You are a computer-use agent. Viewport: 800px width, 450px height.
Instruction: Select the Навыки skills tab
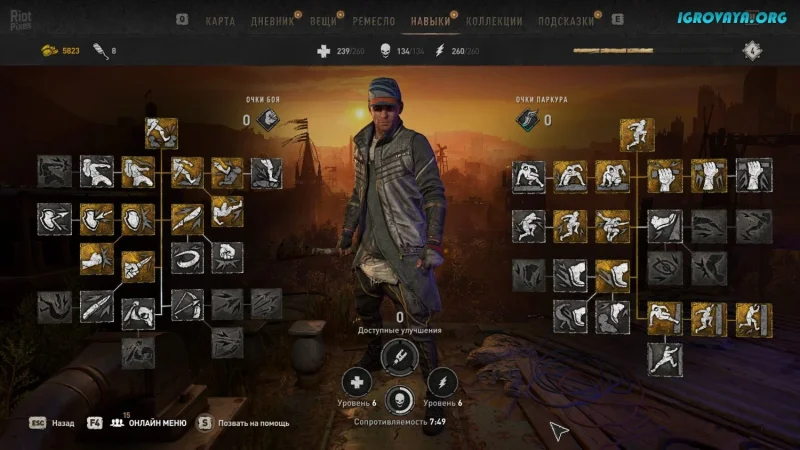(x=431, y=20)
